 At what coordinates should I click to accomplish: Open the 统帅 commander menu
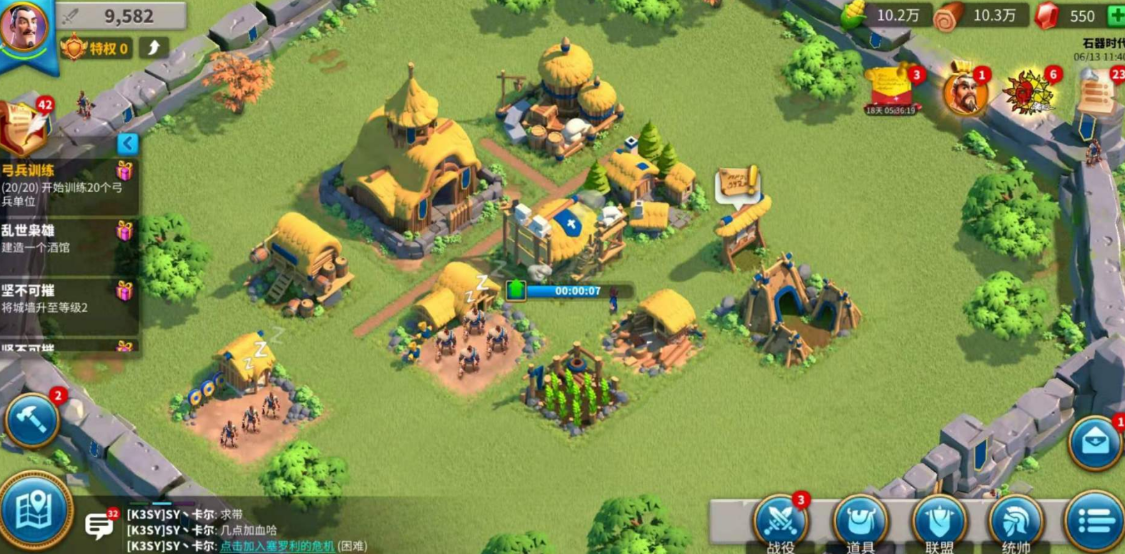(1016, 522)
